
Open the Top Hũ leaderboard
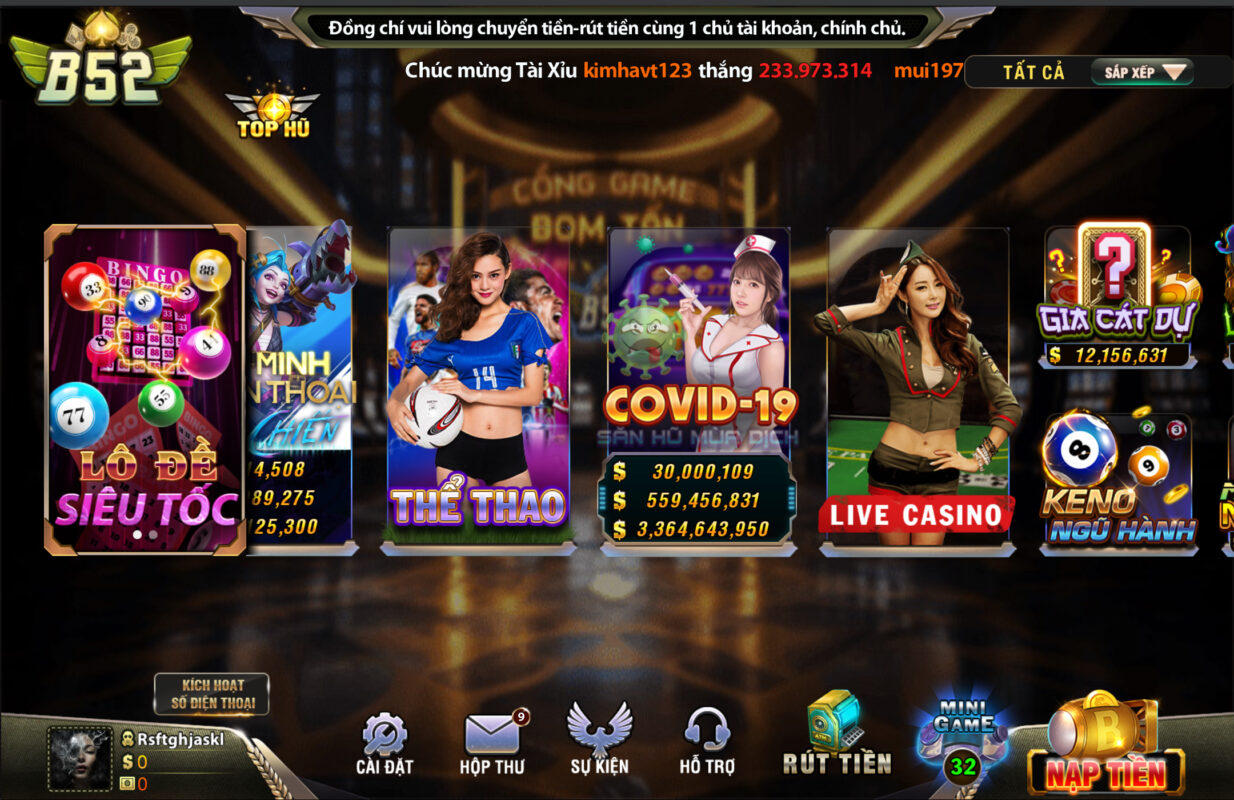[272, 115]
